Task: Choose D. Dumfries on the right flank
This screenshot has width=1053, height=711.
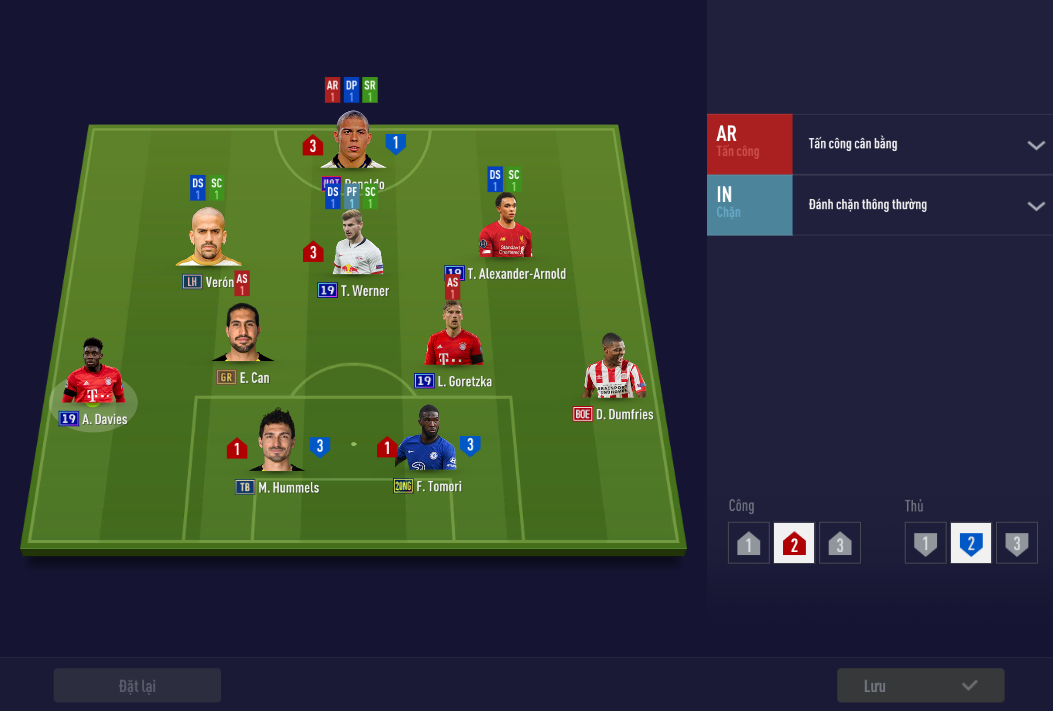Action: [x=614, y=368]
